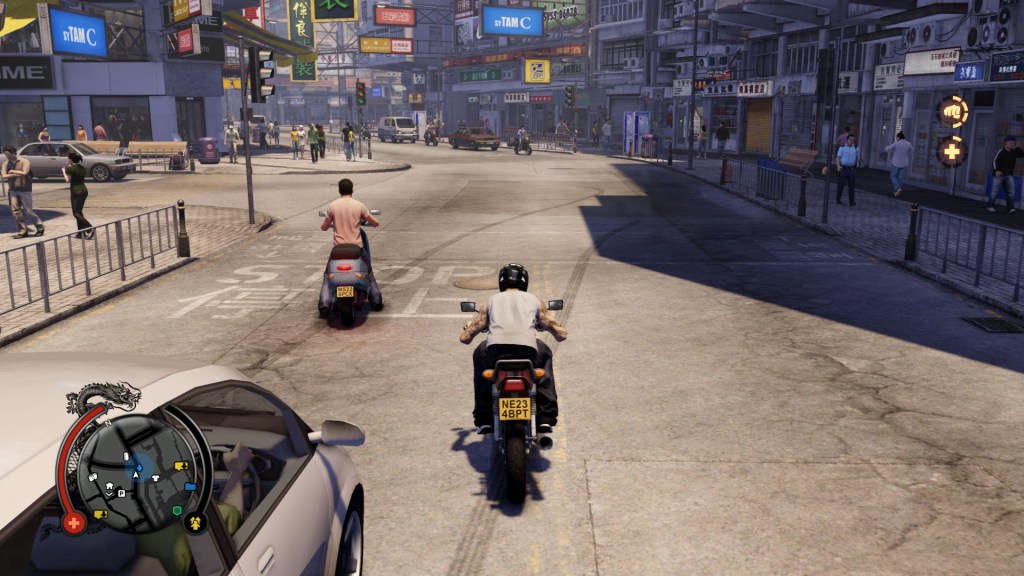Viewport: 1024px width, 576px height.
Task: Click the red health cross icon
Action: click(74, 523)
